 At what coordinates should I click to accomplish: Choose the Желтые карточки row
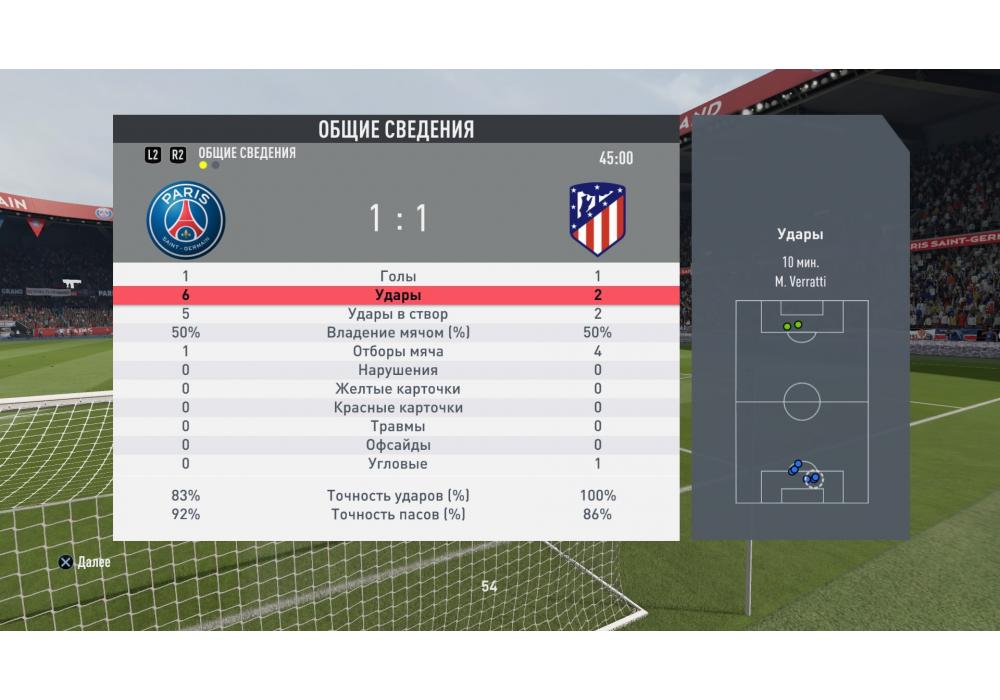[397, 389]
